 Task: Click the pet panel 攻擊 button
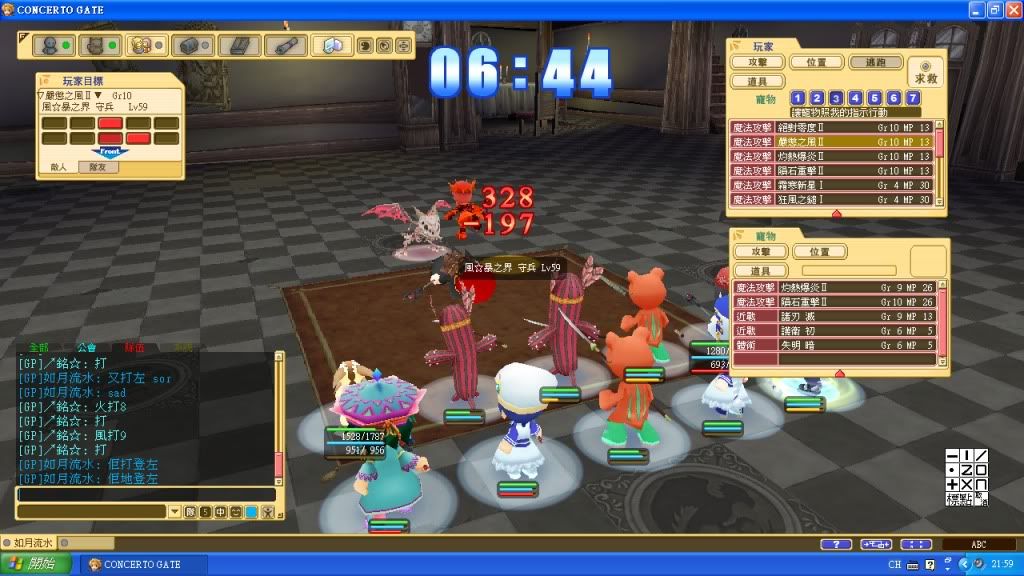pos(760,252)
